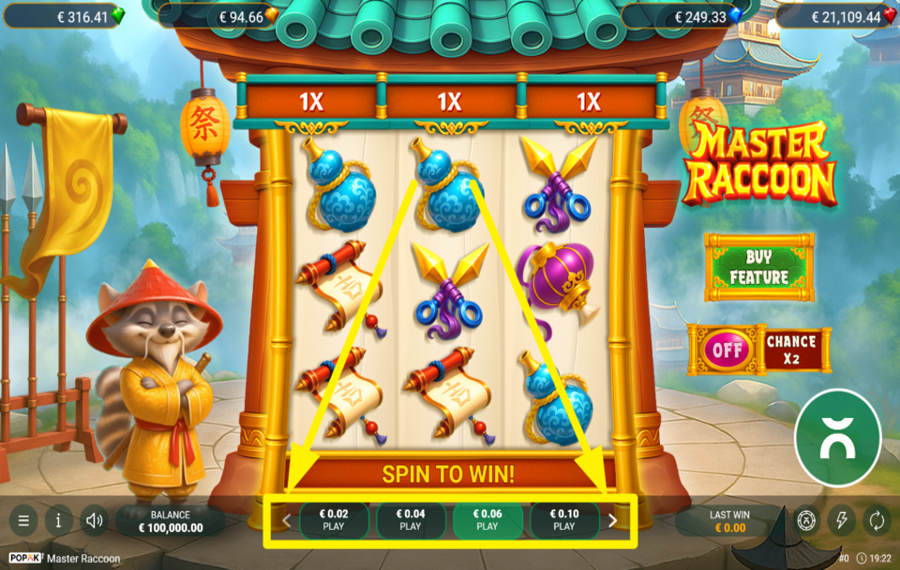Viewport: 900px width, 570px height.
Task: Enable turbo mode with the lightning bolt
Action: pos(841,520)
